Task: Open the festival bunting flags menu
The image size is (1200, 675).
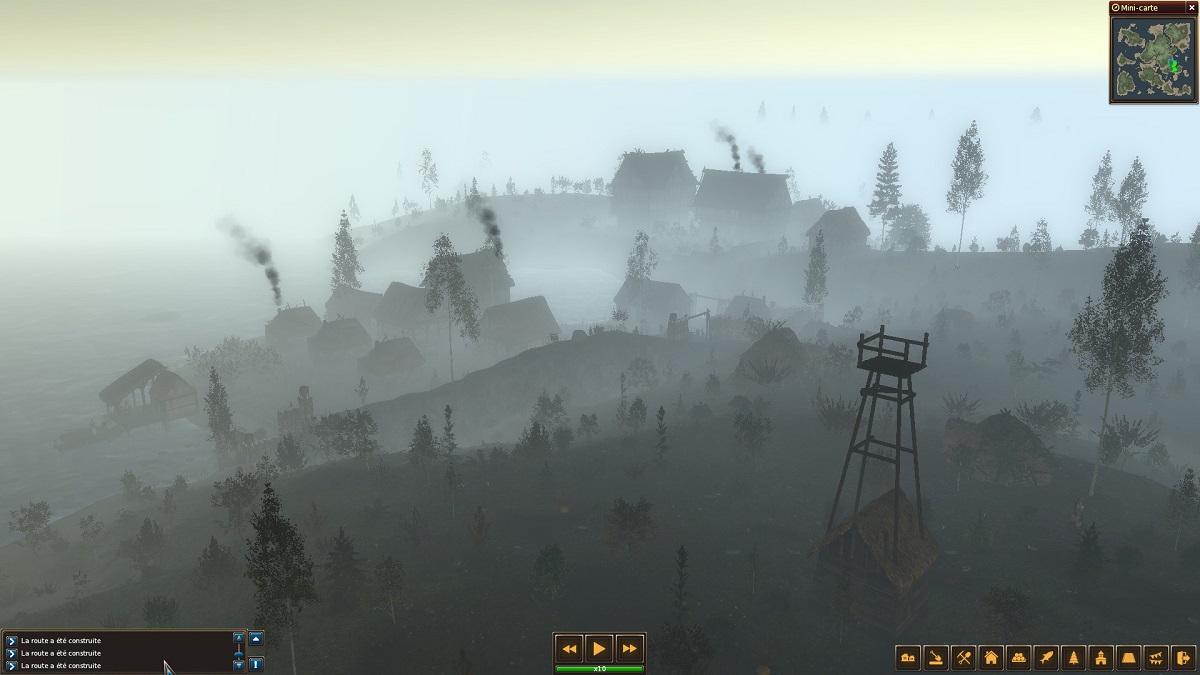Action: point(1156,657)
